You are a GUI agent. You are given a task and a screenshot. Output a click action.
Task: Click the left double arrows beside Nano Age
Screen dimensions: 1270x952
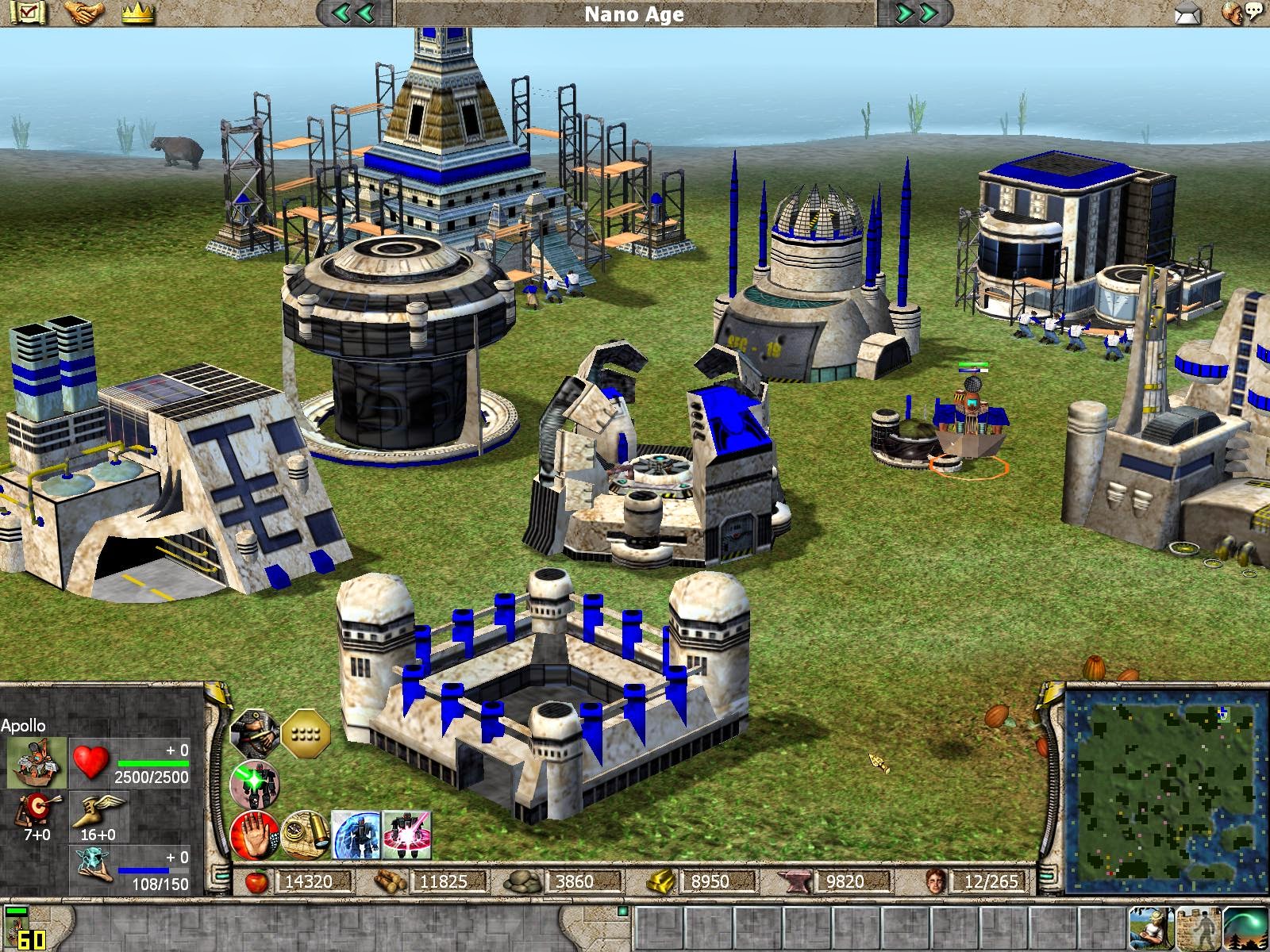(353, 13)
